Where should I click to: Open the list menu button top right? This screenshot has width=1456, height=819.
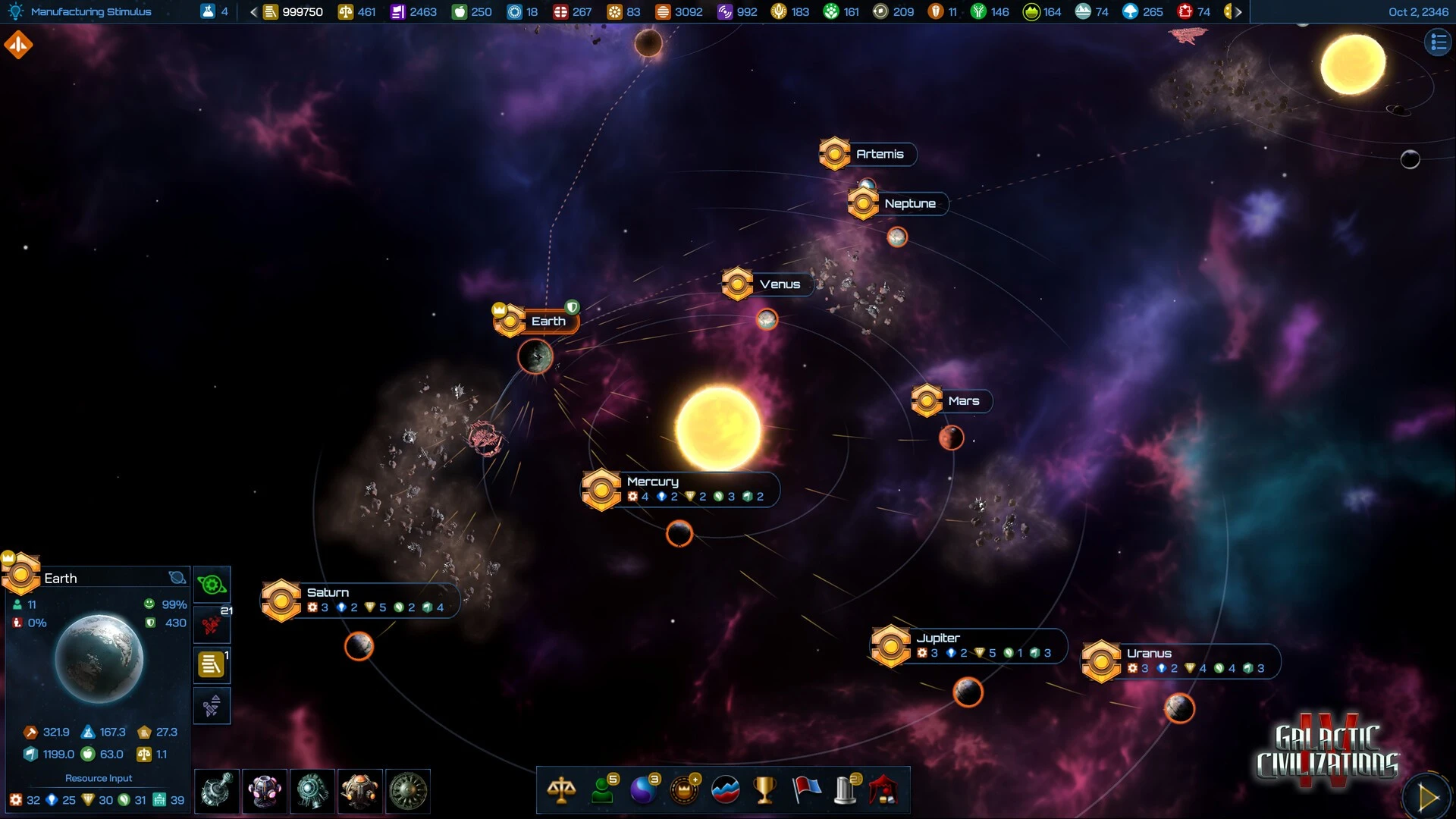1437,43
